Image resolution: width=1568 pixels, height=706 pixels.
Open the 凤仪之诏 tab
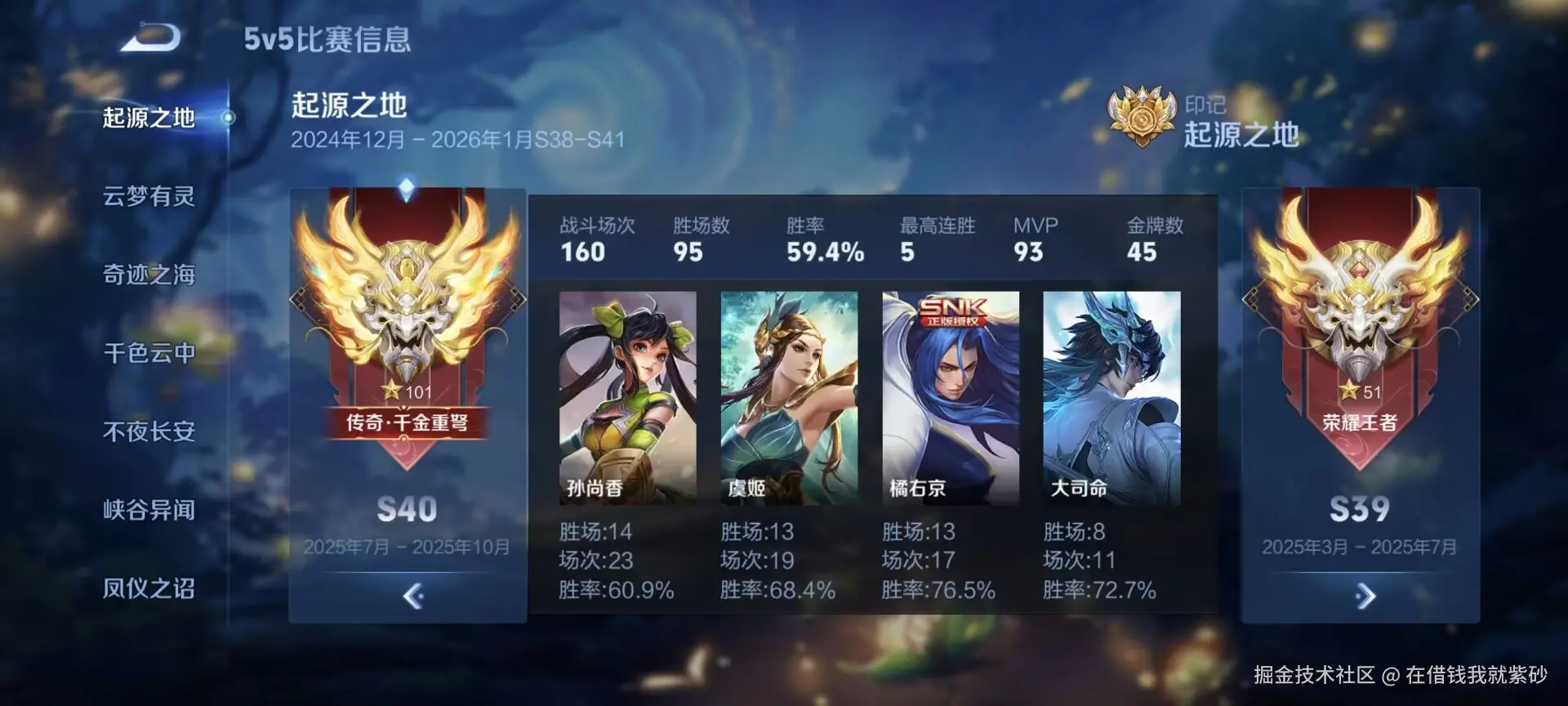tap(149, 588)
